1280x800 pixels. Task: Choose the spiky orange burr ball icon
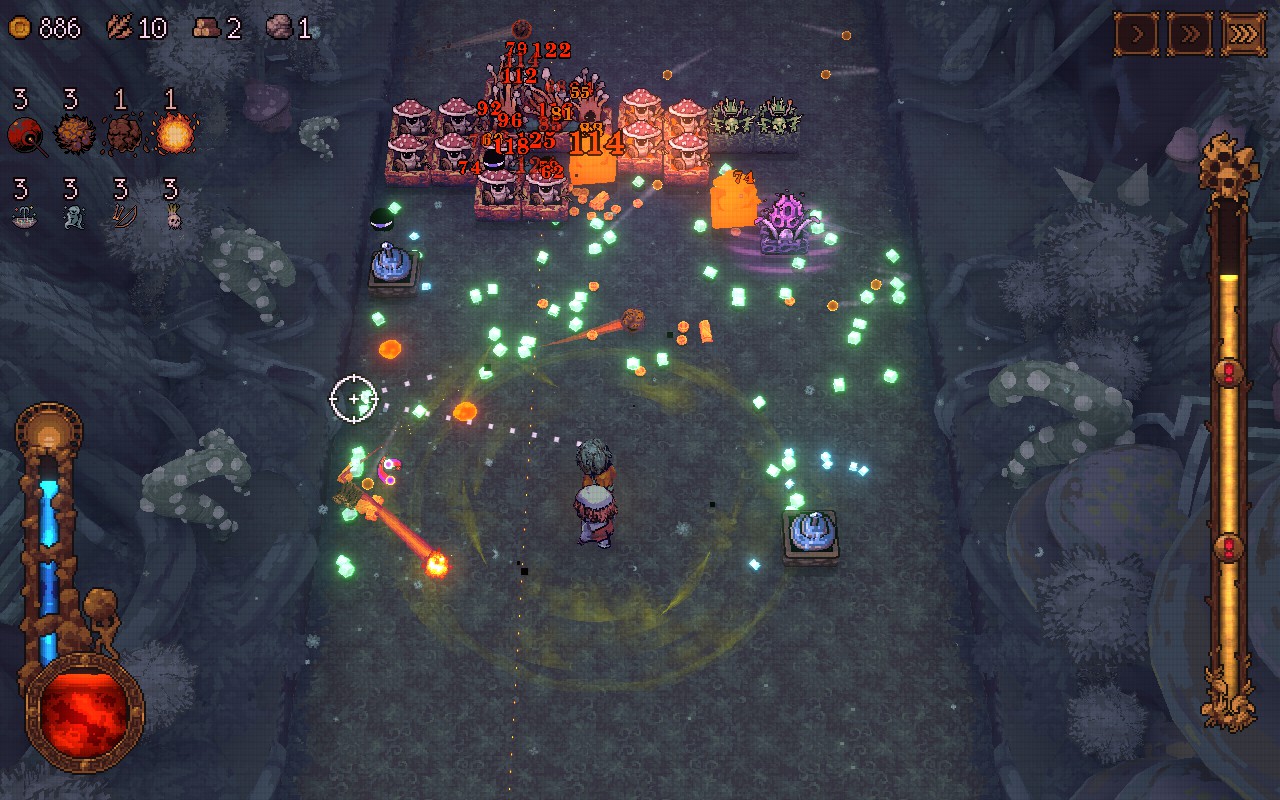pyautogui.click(x=74, y=134)
